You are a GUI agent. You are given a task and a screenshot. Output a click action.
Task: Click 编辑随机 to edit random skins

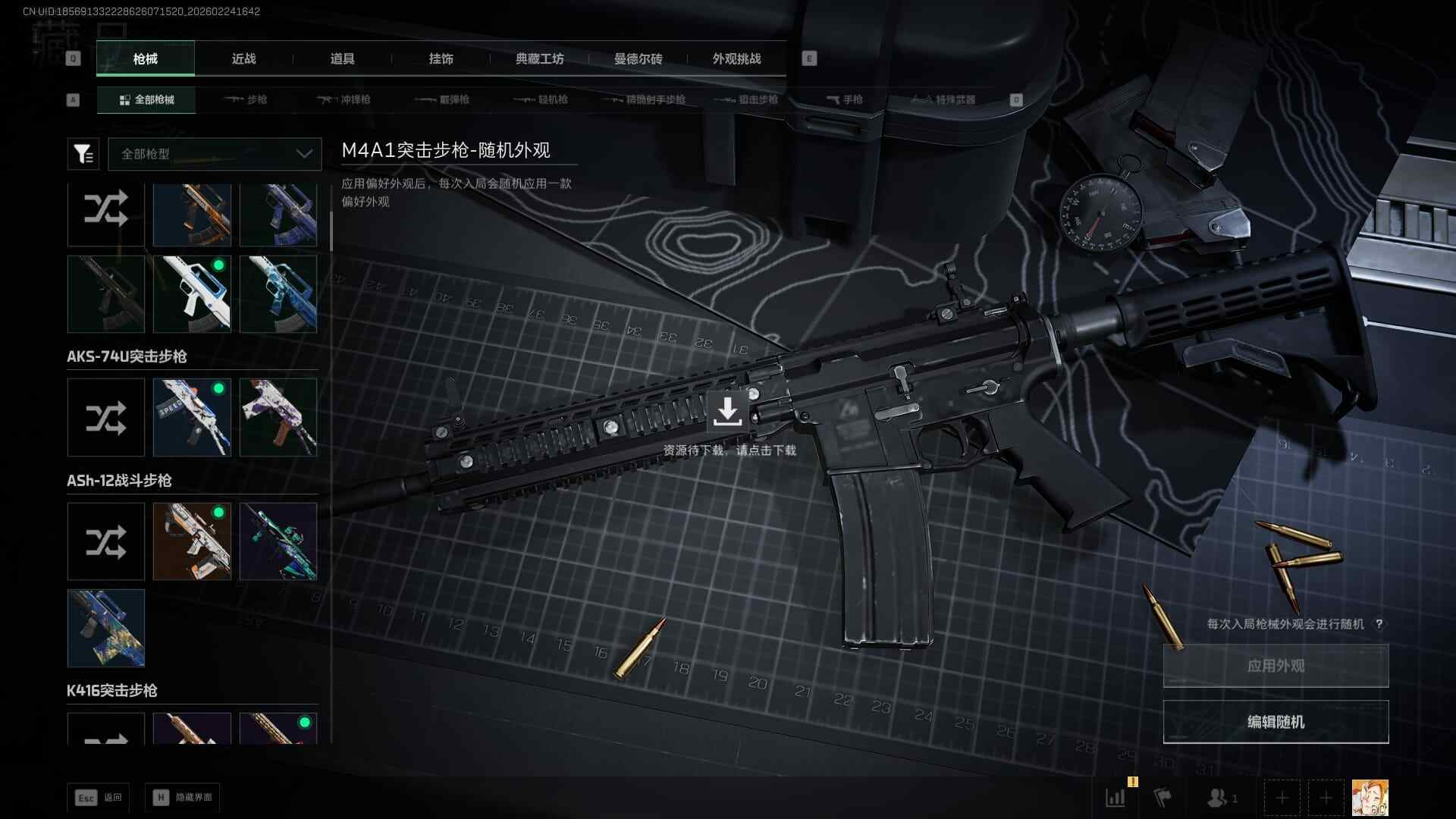click(1276, 722)
